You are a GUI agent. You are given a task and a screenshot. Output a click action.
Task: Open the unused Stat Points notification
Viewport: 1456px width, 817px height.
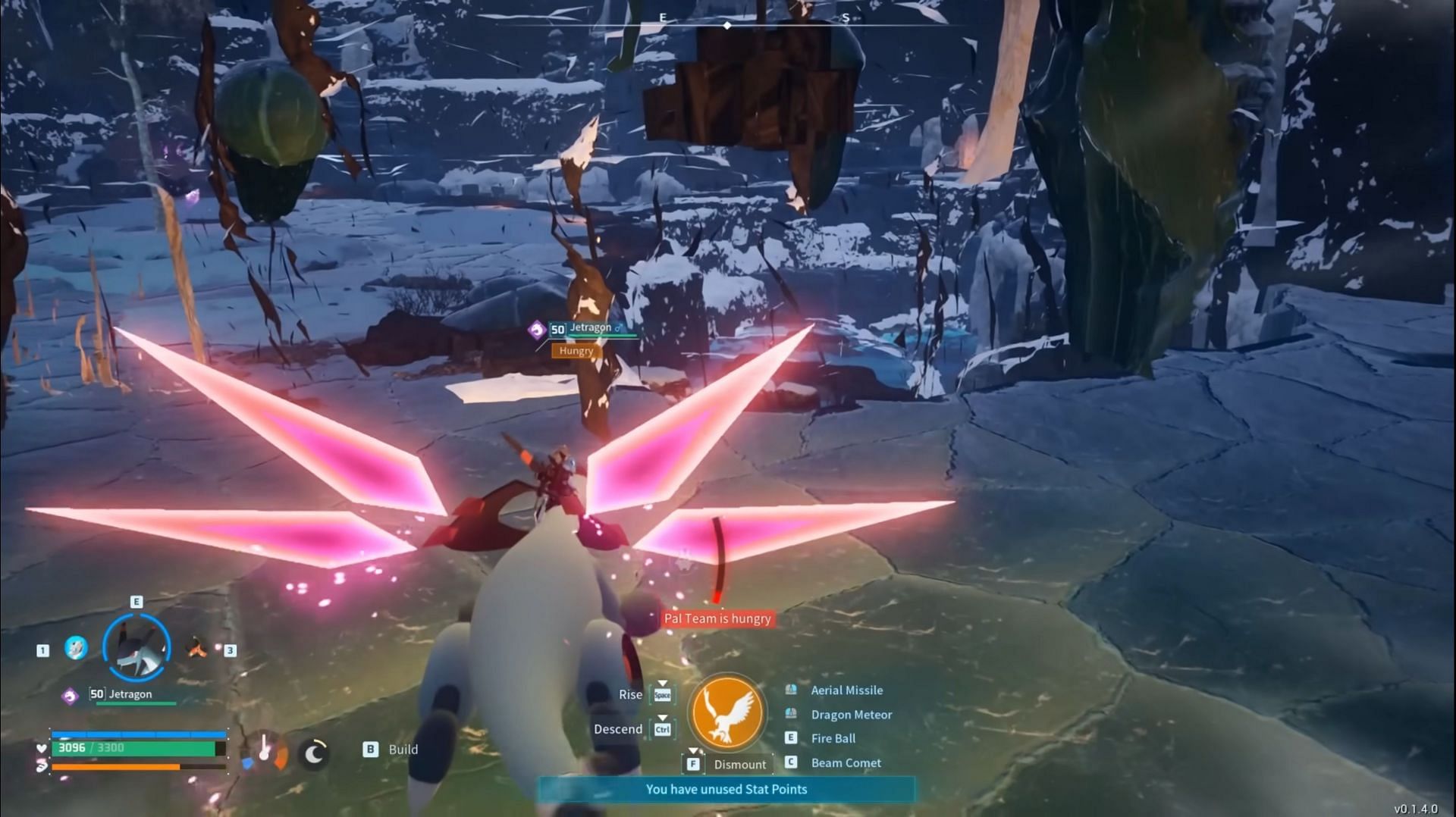726,790
